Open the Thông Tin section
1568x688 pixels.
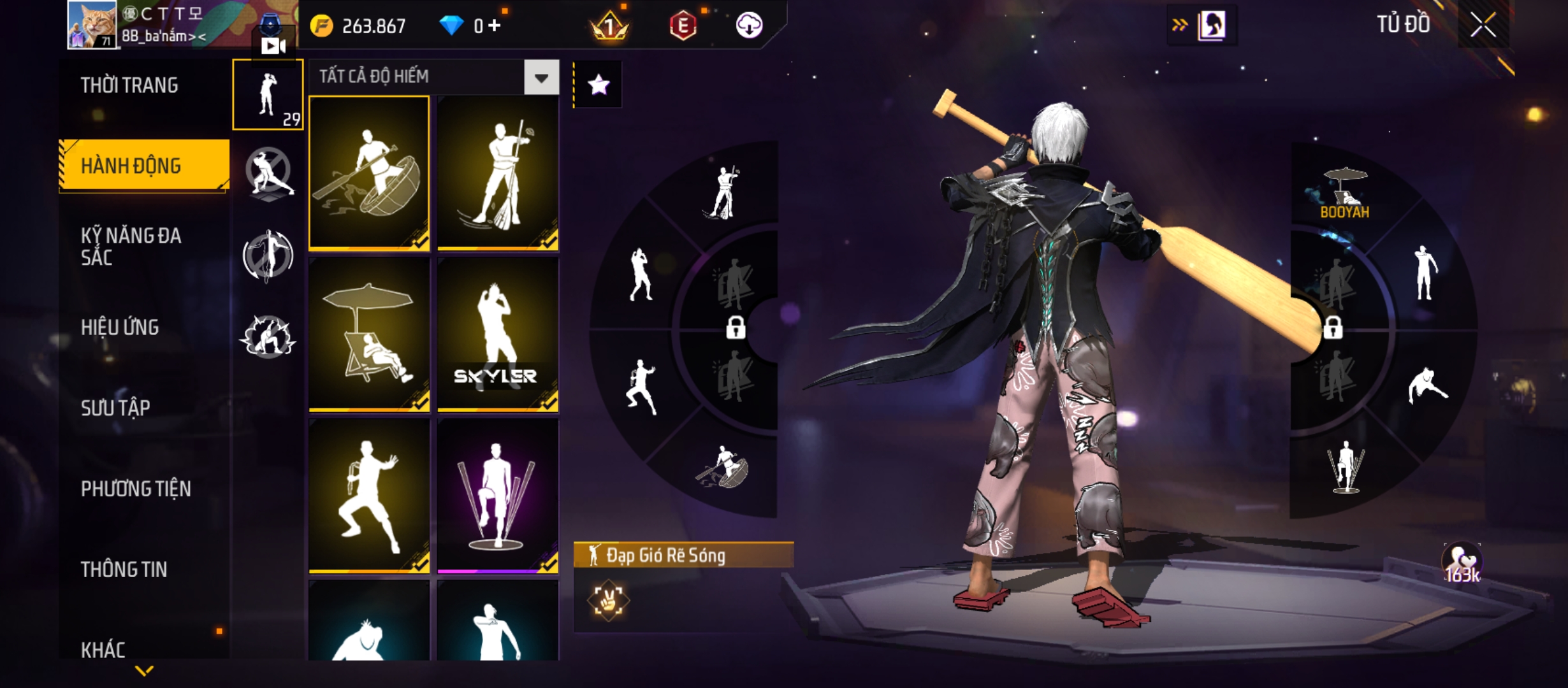pyautogui.click(x=124, y=570)
